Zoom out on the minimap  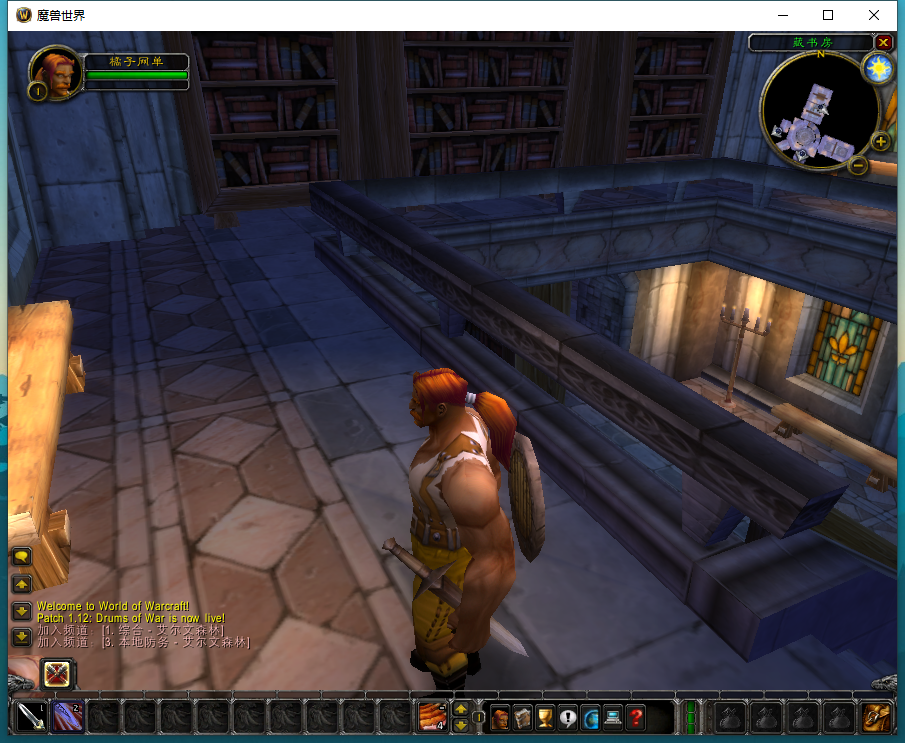point(858,165)
